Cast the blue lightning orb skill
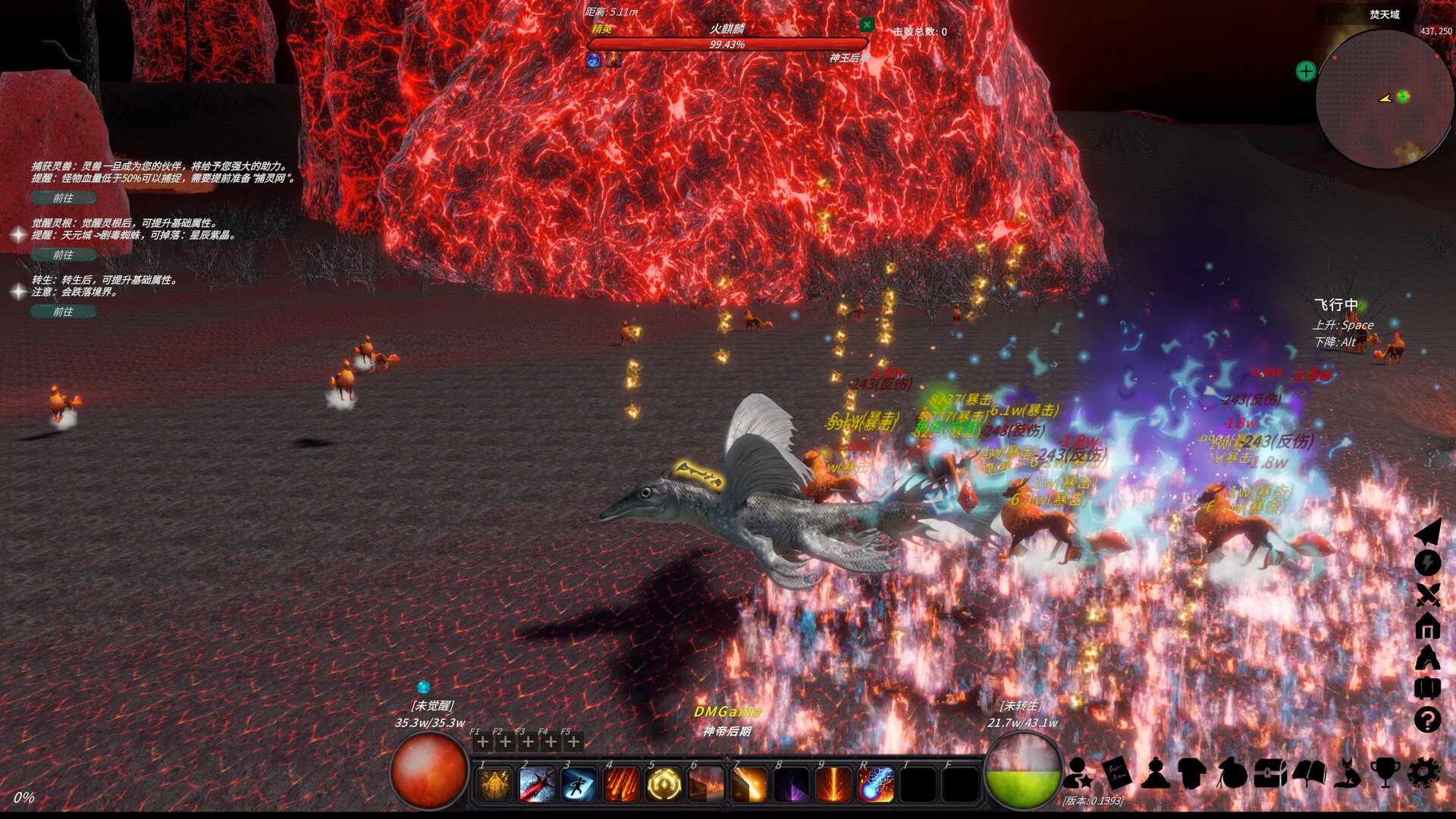Viewport: 1456px width, 819px height. (x=876, y=785)
